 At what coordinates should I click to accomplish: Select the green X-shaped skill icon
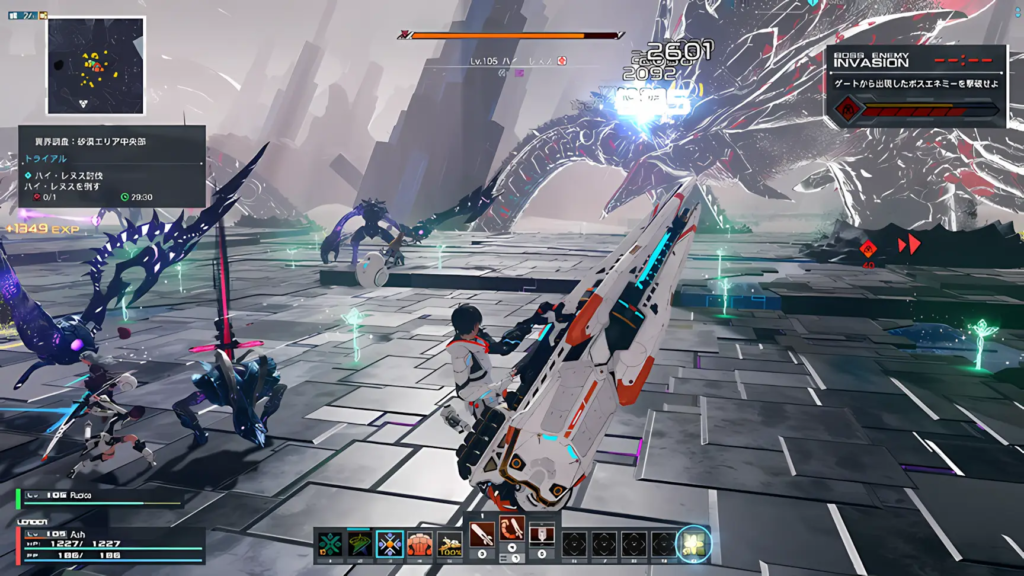[x=330, y=544]
